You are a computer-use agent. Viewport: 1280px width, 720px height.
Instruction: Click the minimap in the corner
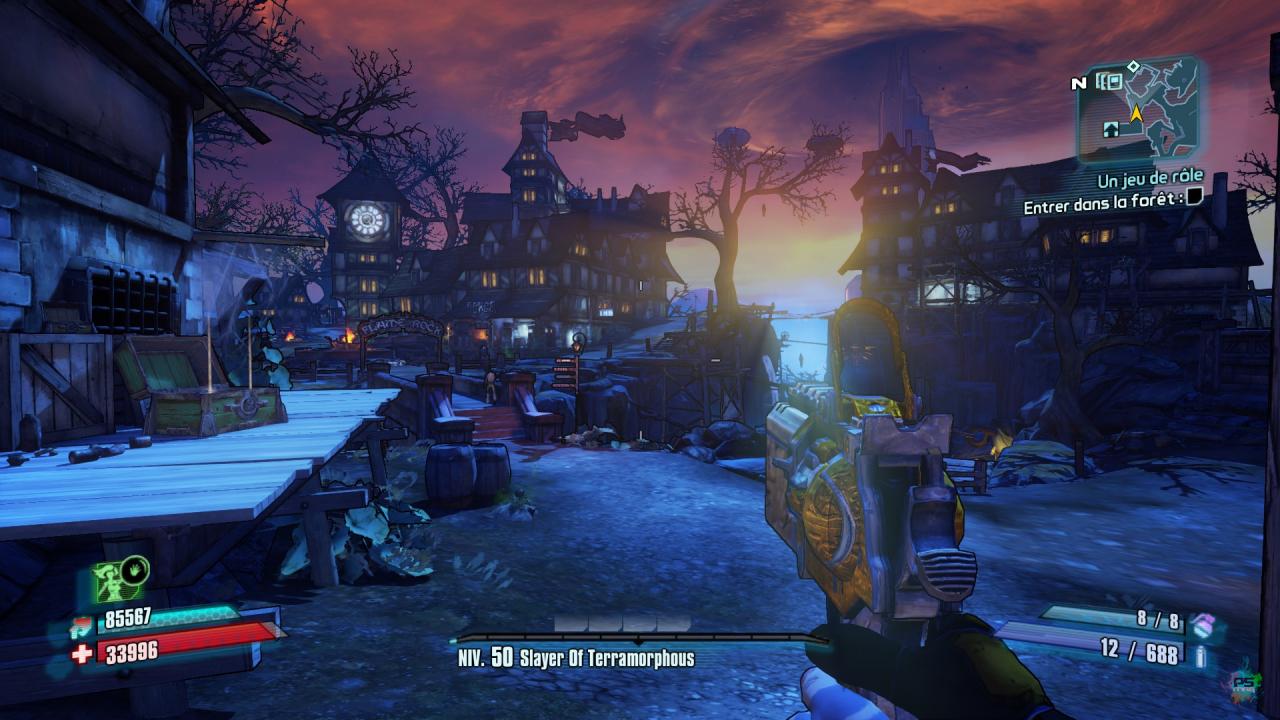(1140, 108)
